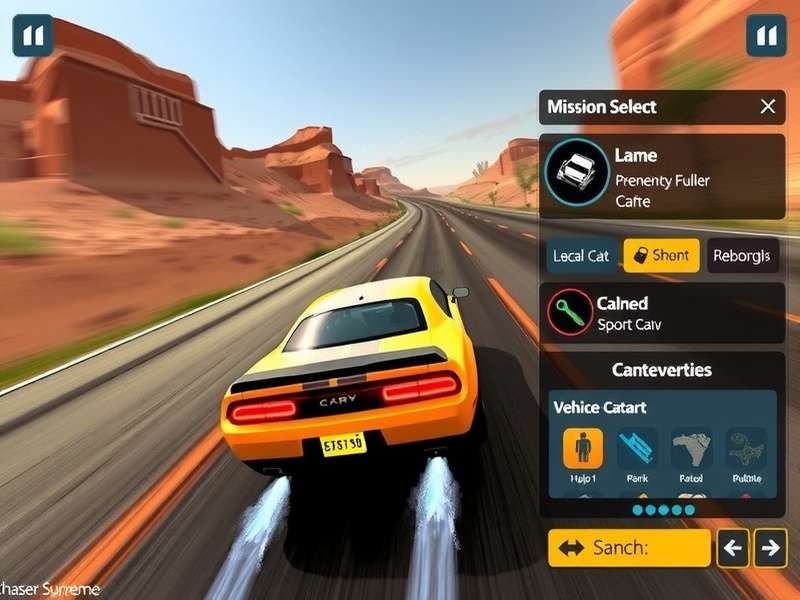Open the Reborgls tab
The image size is (800, 600).
tap(742, 256)
